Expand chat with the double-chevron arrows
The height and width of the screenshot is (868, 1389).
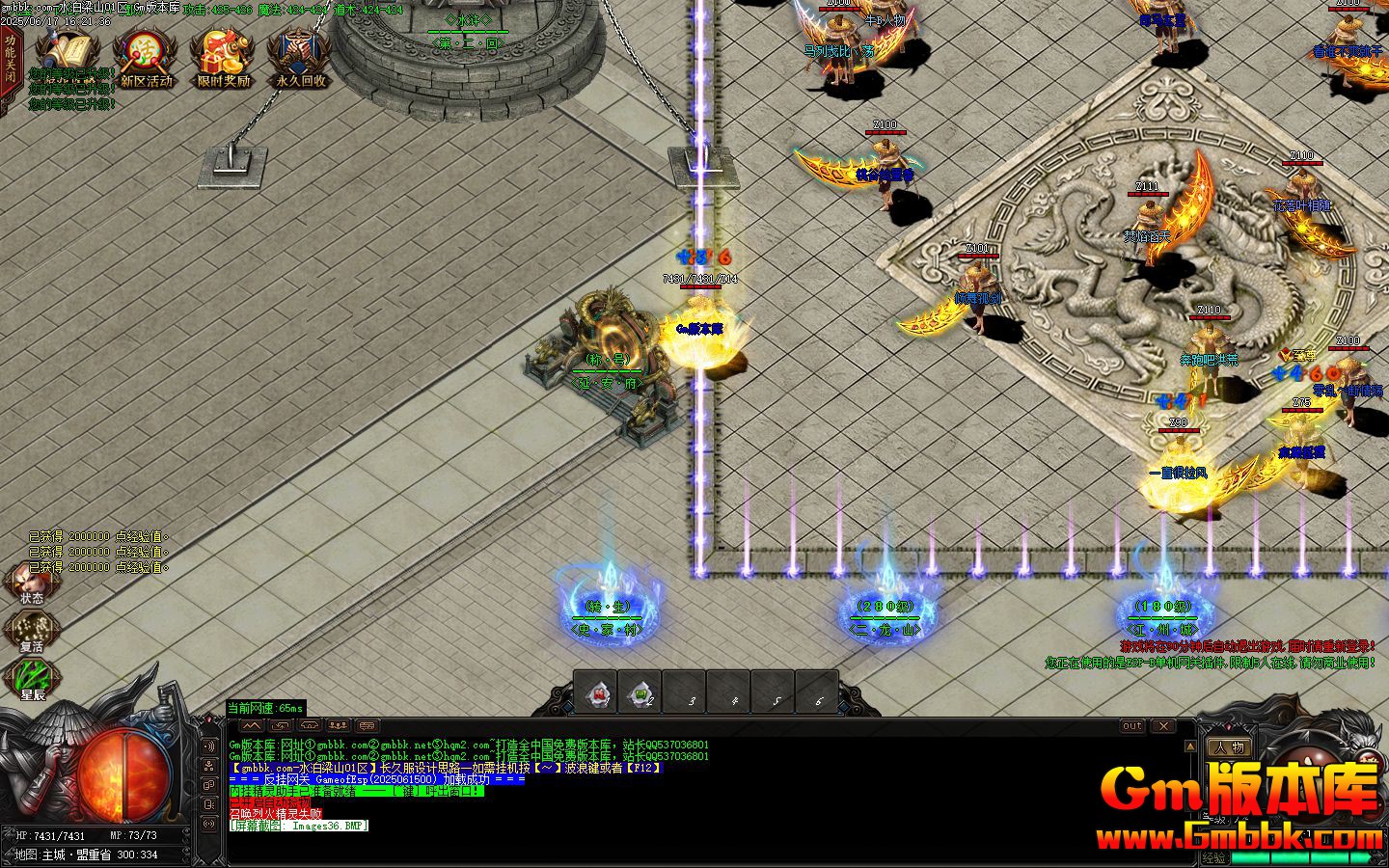click(252, 726)
